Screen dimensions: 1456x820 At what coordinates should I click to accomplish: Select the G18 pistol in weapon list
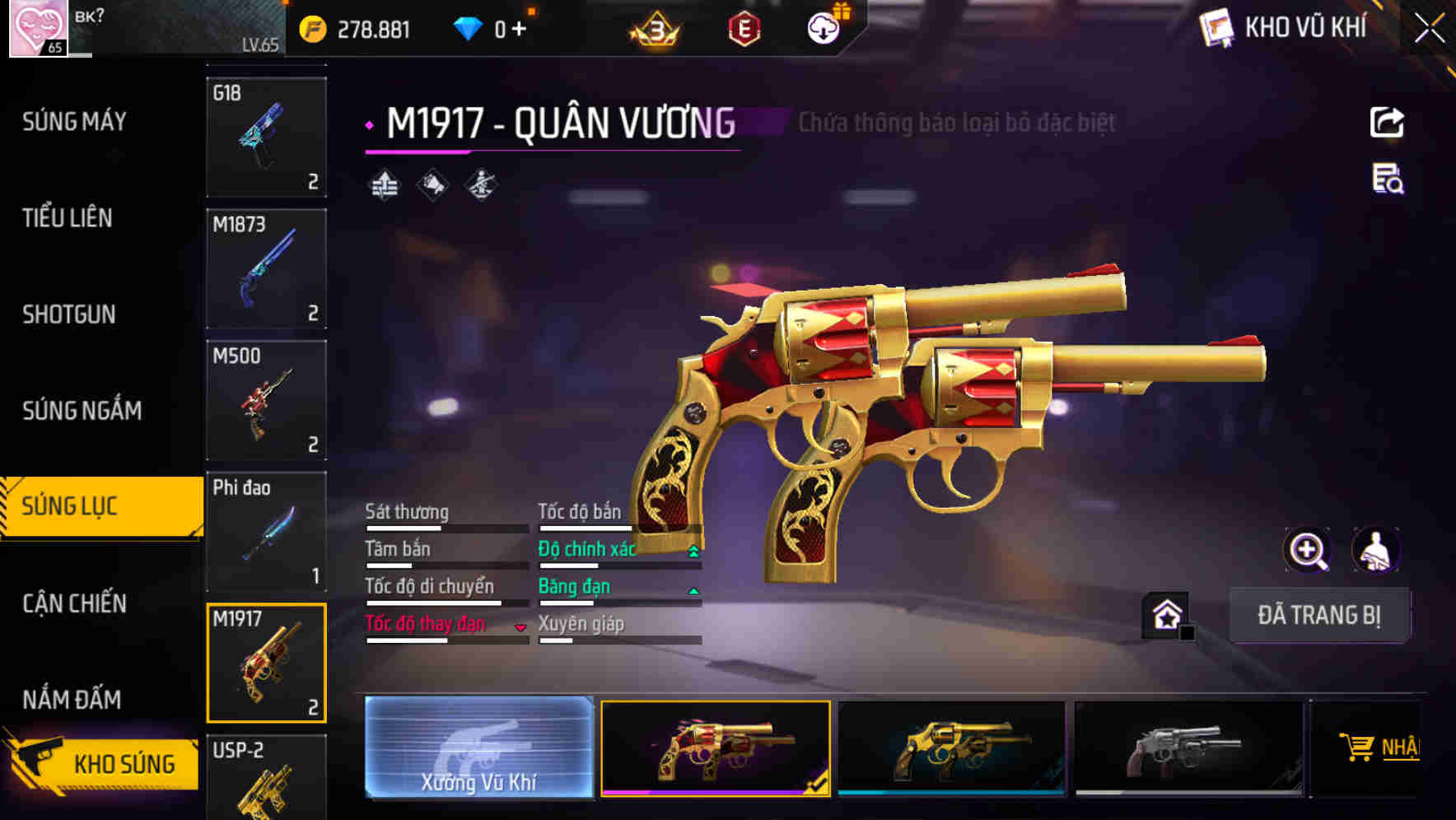tap(265, 136)
